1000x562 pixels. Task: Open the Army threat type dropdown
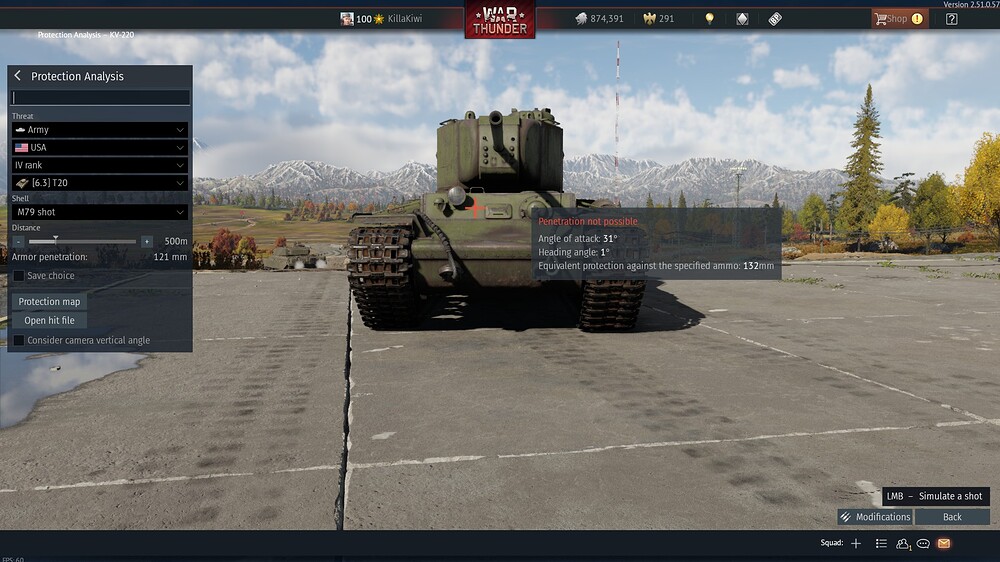point(100,130)
